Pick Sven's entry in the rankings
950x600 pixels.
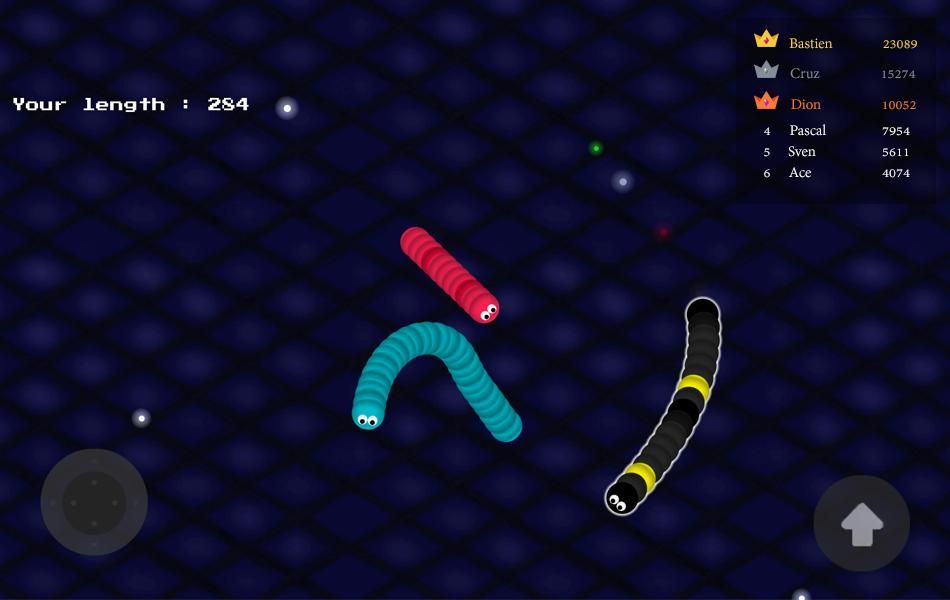[x=836, y=152]
